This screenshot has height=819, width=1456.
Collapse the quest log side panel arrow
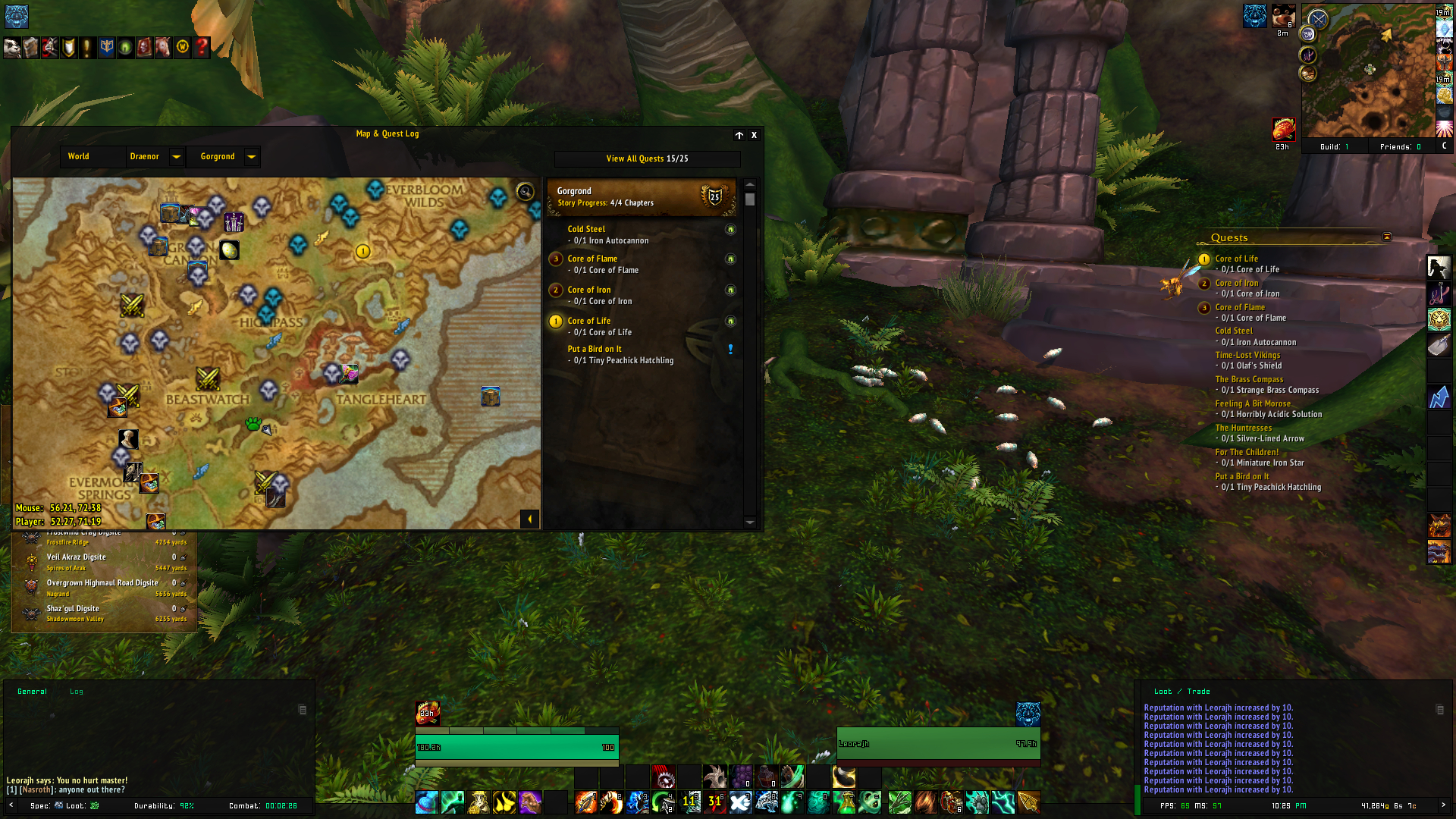tap(529, 519)
